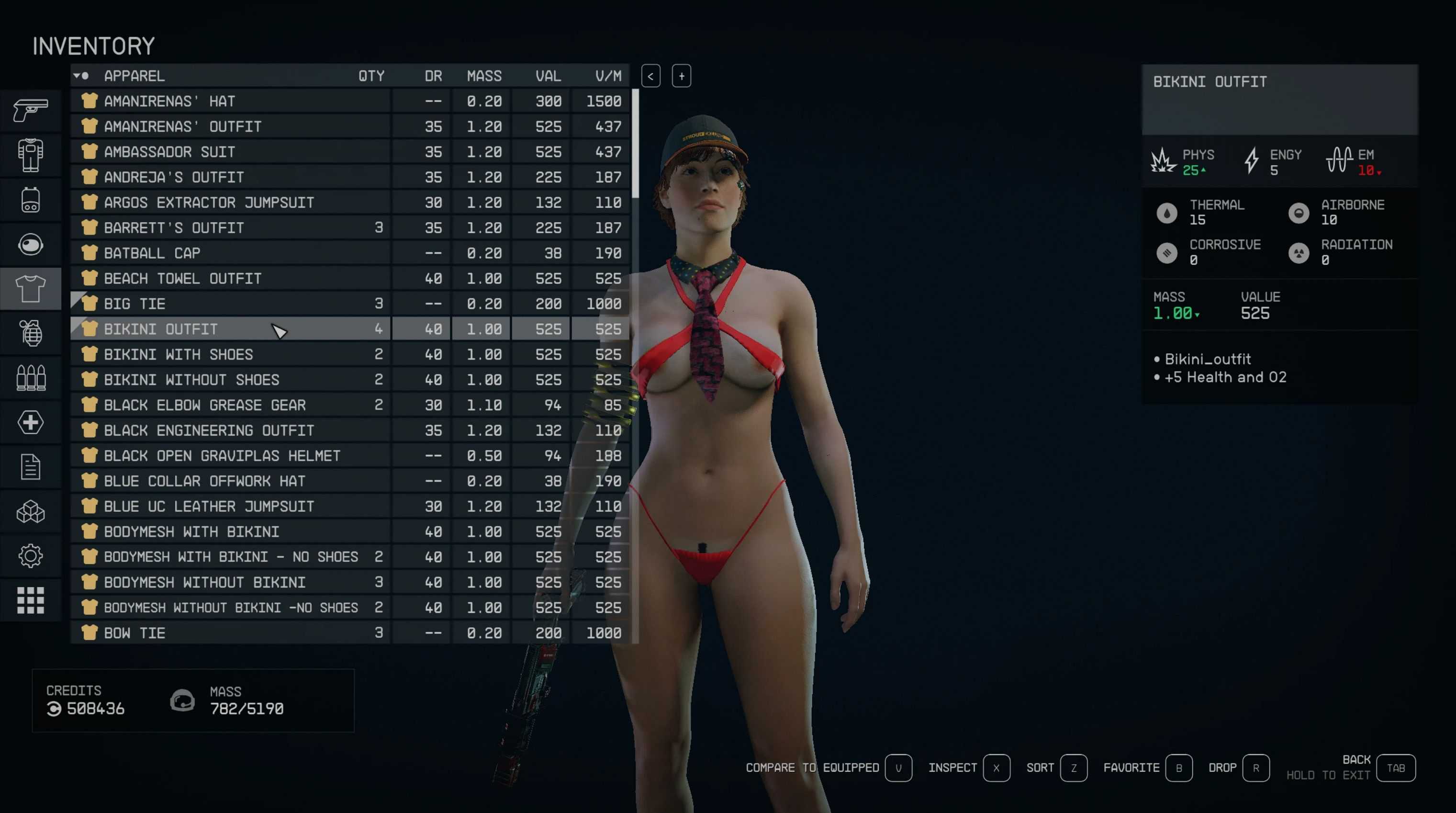Select Black Elbow Grease Gear
1456x813 pixels.
204,406
